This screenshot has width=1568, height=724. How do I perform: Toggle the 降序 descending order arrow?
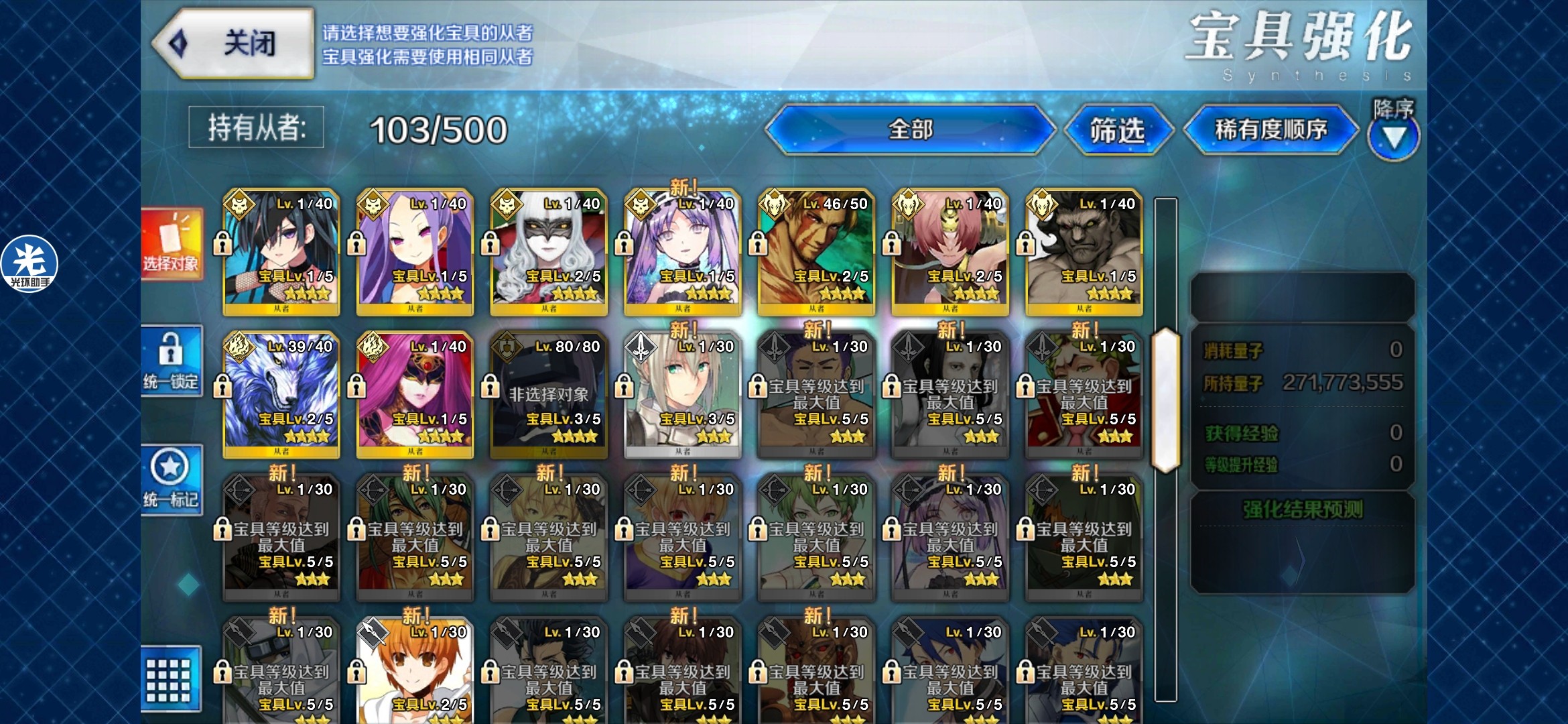[1394, 137]
